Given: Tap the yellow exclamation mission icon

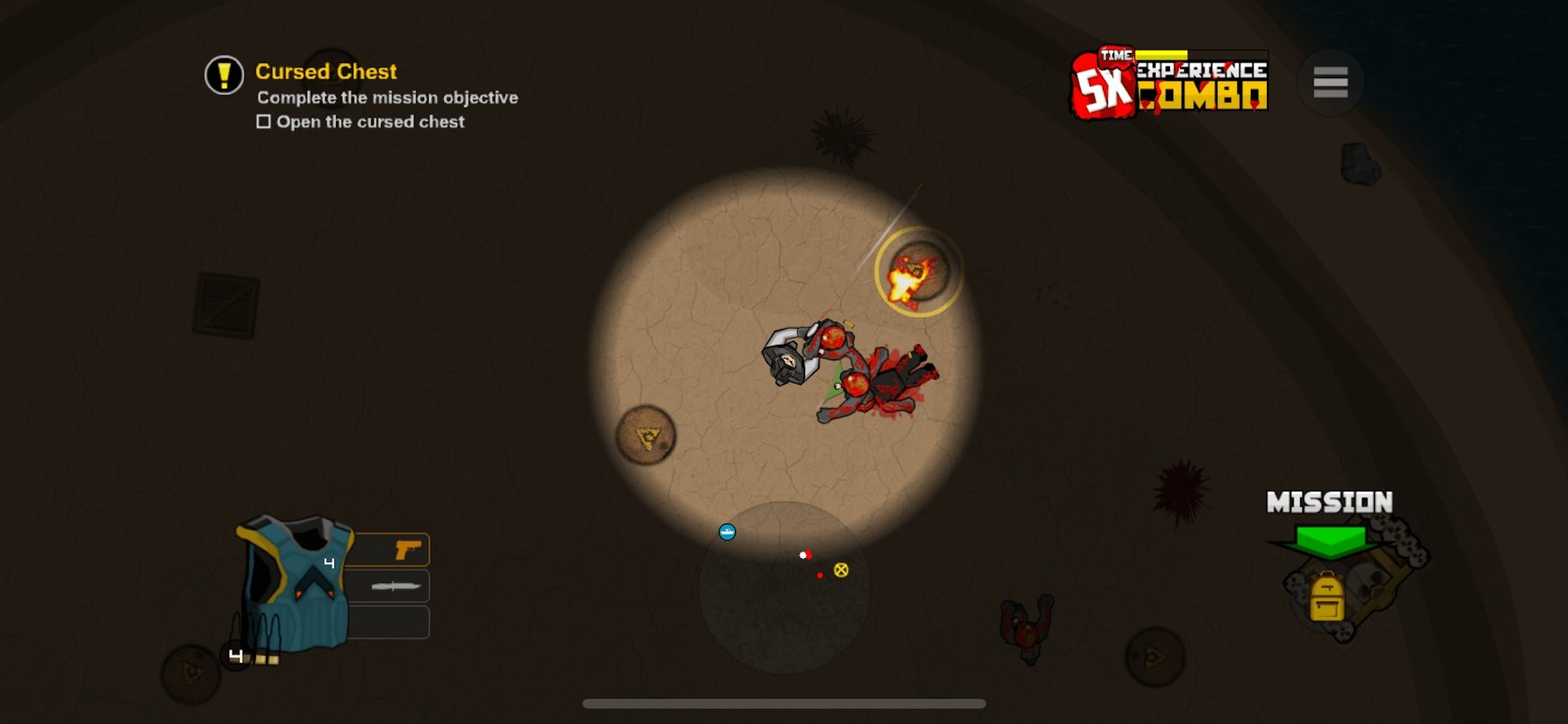Looking at the screenshot, I should coord(224,75).
